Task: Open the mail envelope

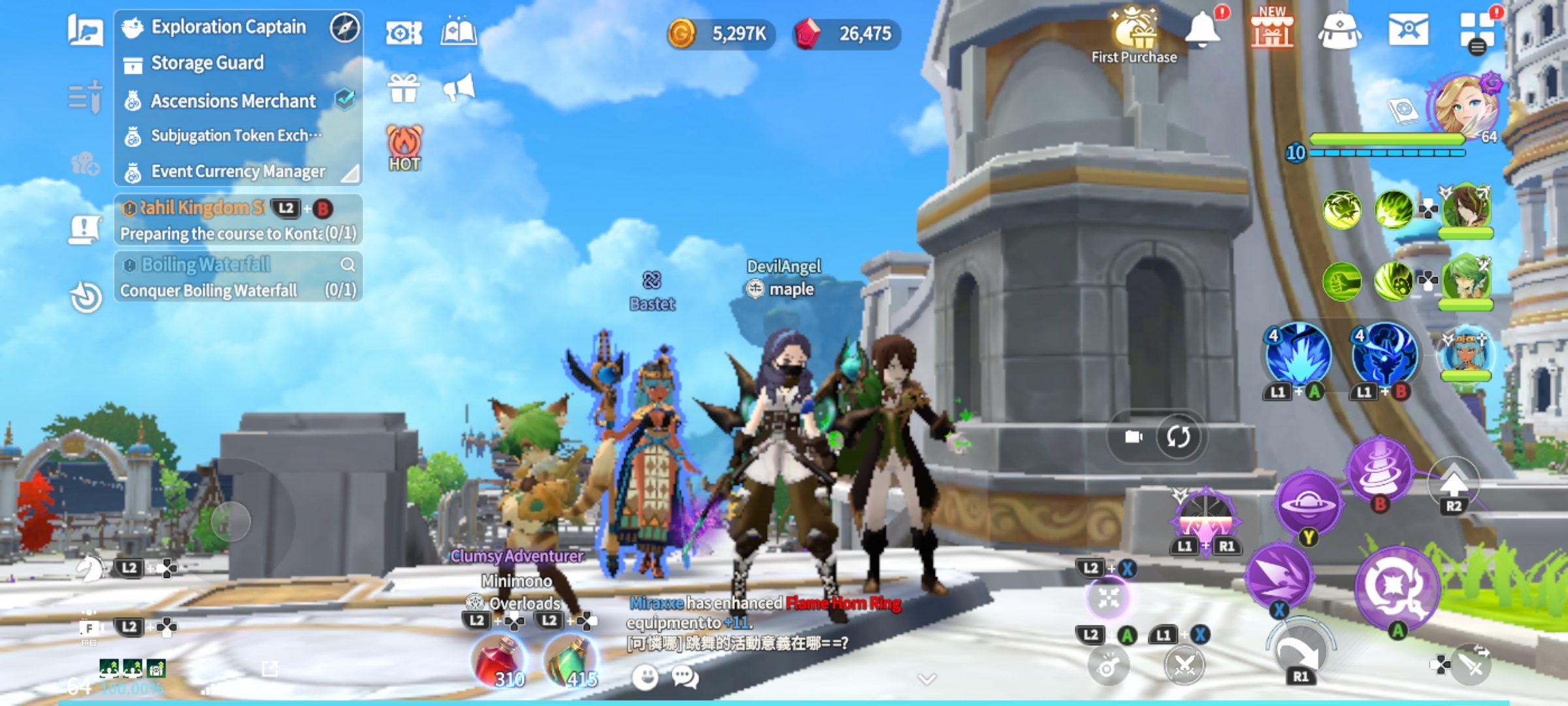Action: coord(1408,30)
